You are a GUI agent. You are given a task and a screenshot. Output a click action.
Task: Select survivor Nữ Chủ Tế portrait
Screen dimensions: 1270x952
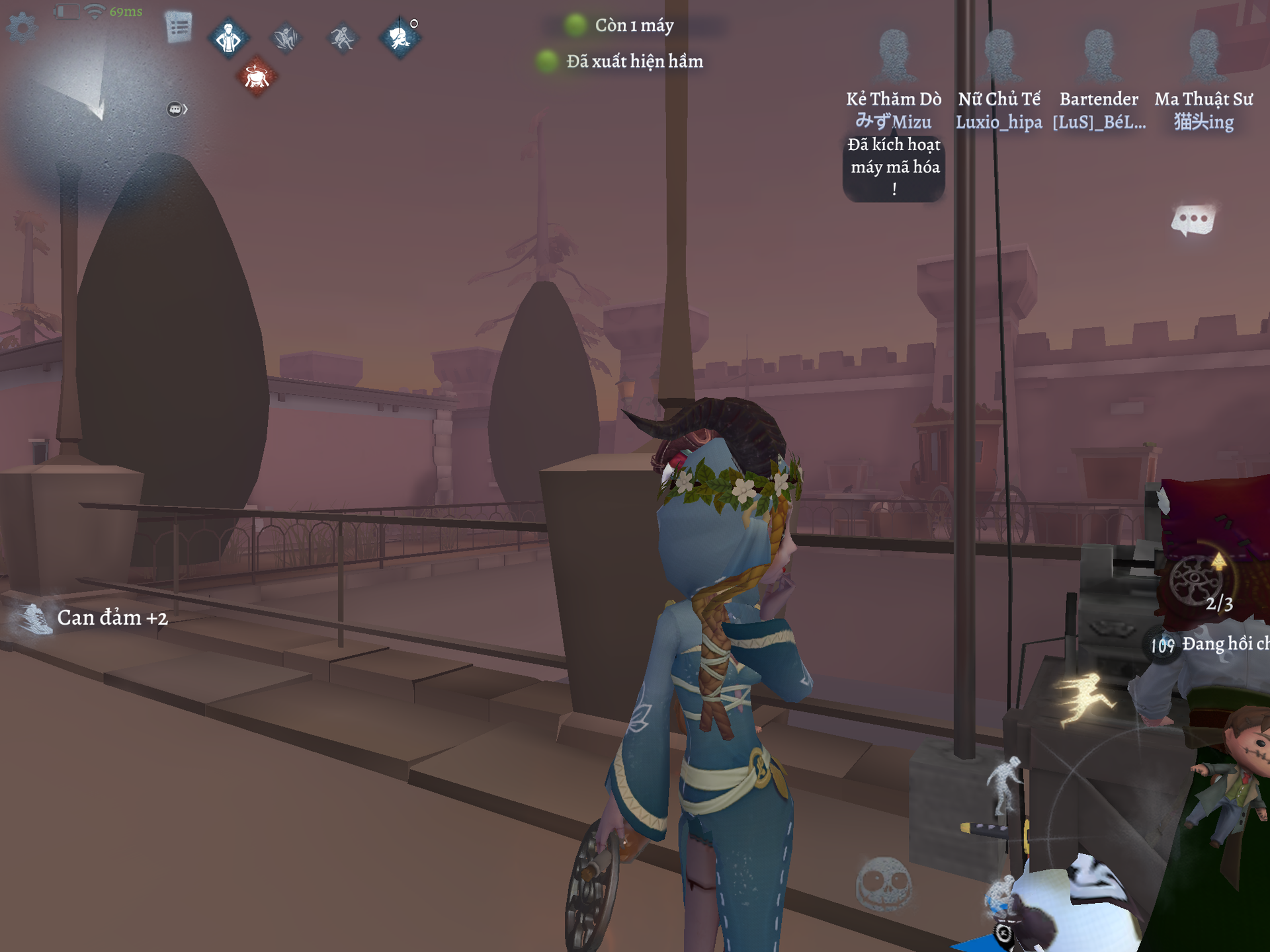coord(999,56)
